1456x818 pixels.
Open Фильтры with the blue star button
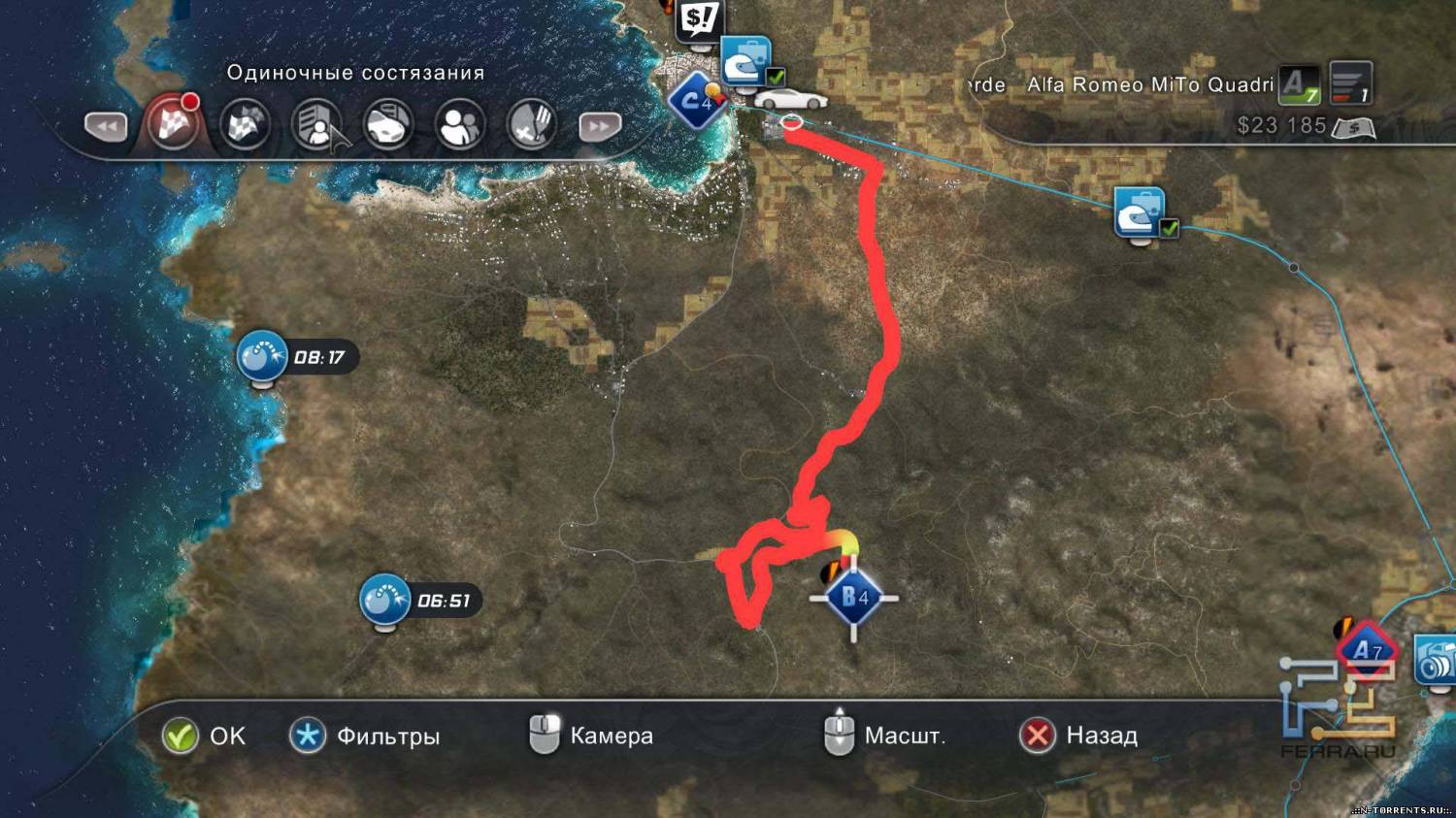(x=308, y=736)
